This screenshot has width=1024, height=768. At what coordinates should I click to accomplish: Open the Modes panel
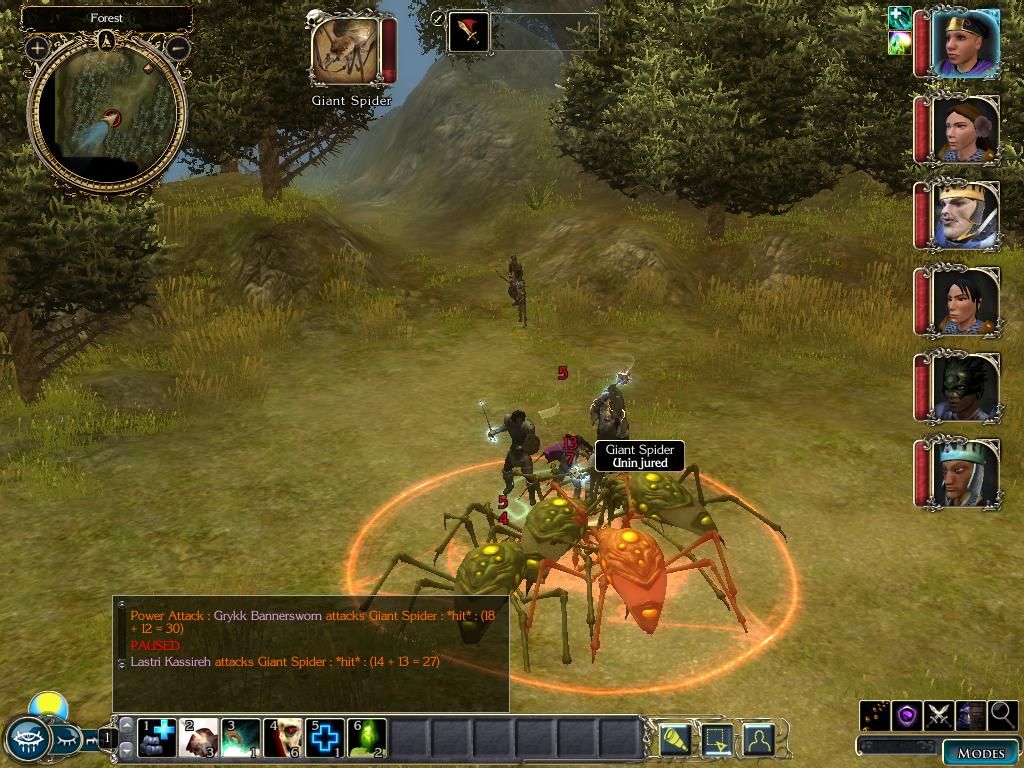click(980, 753)
